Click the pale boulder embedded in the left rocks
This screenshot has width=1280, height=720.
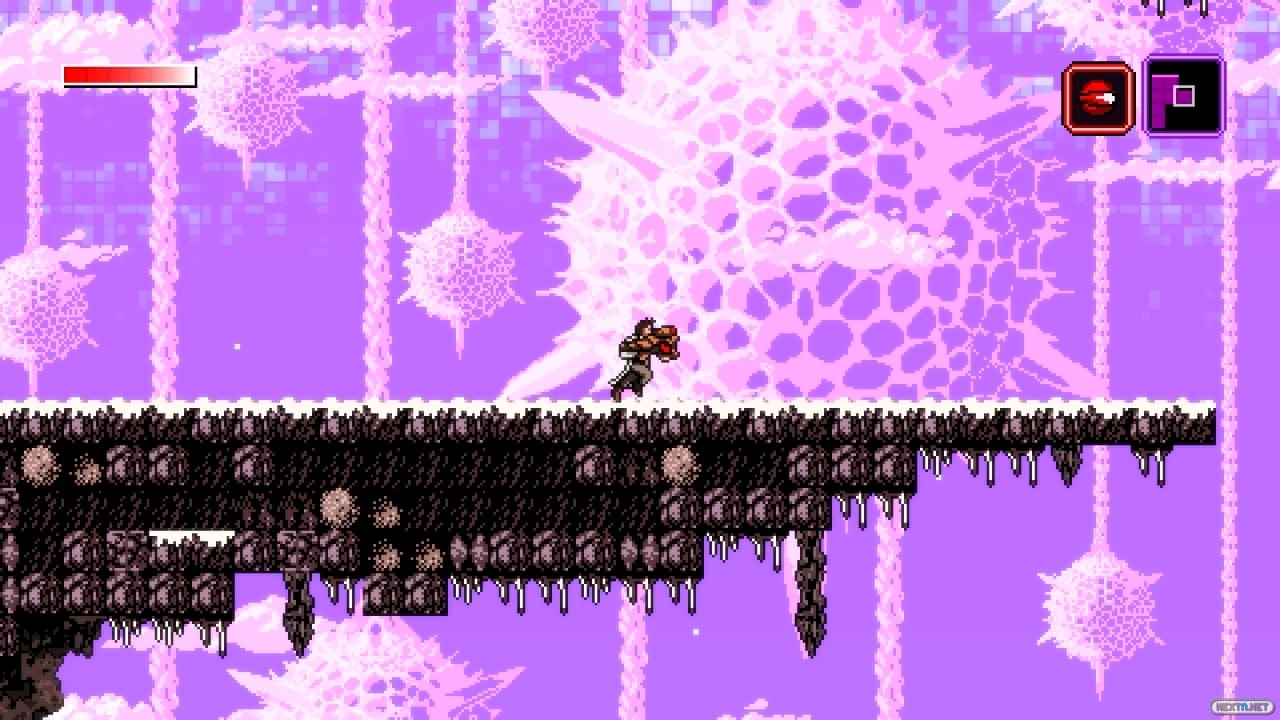[x=40, y=462]
